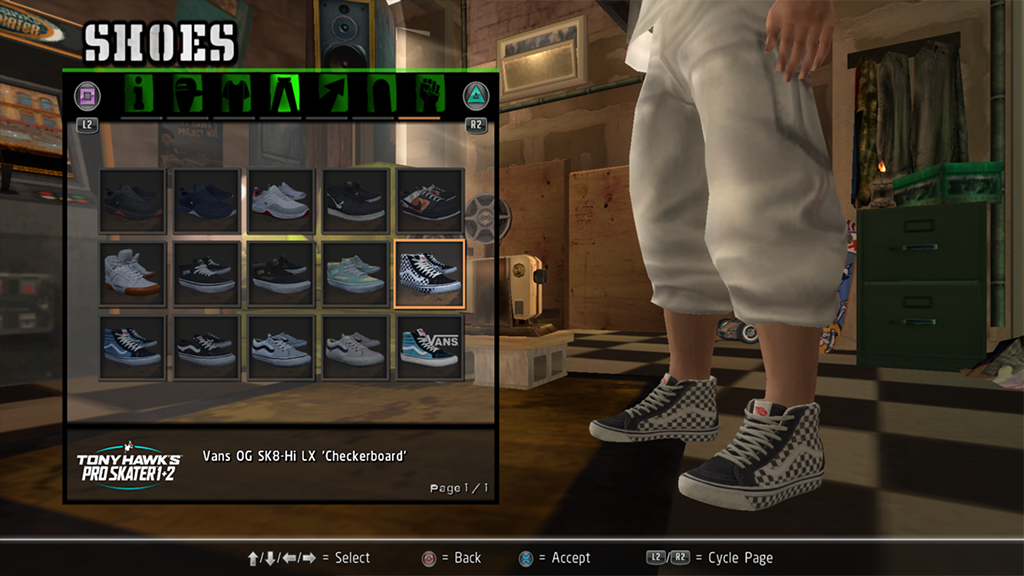Screen dimensions: 1024x576
Task: Open the arrow icon category tab
Action: (x=332, y=96)
